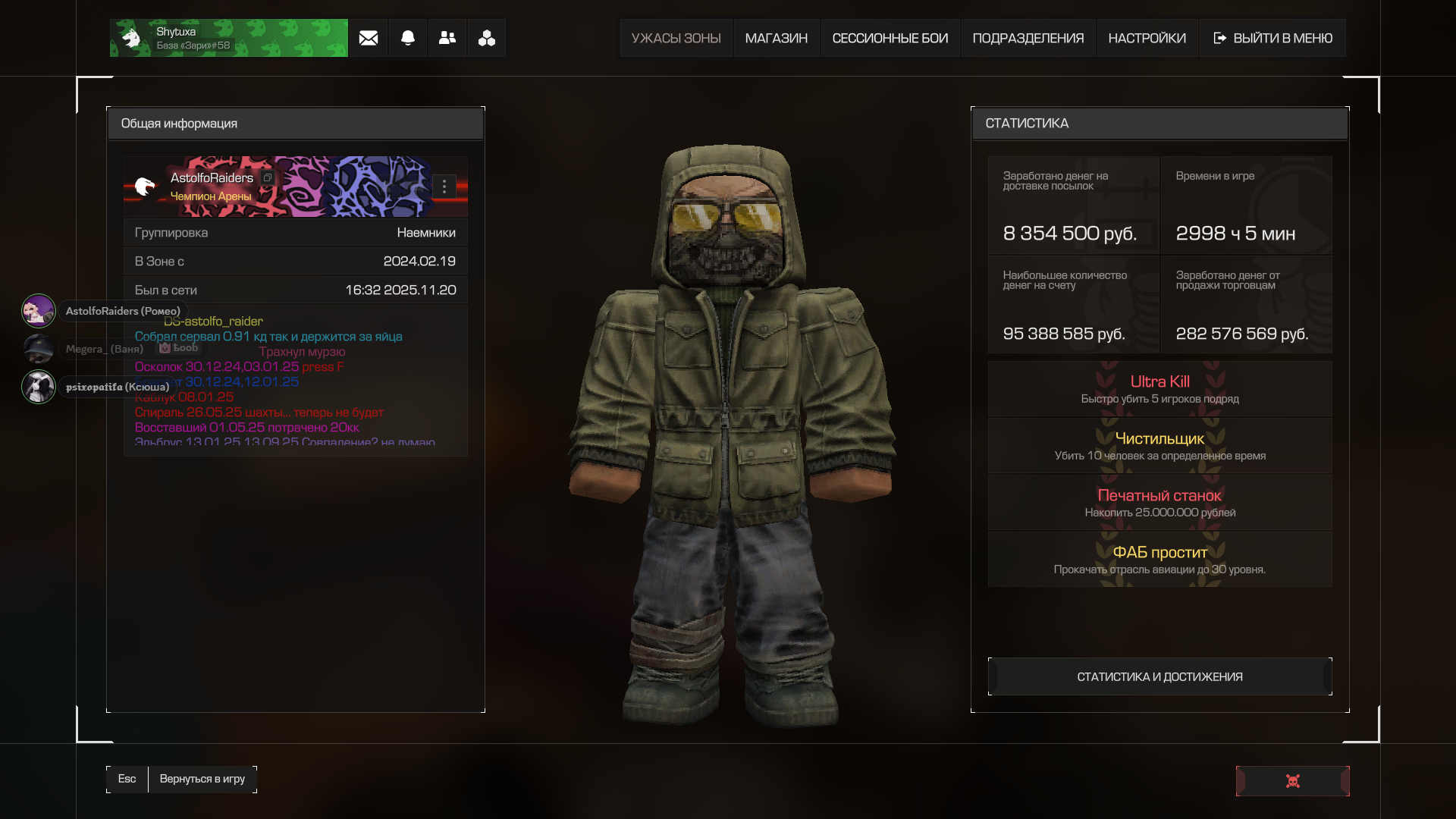Open the УЖАСЫ ЗОНЫ menu
The width and height of the screenshot is (1456, 819).
click(676, 38)
